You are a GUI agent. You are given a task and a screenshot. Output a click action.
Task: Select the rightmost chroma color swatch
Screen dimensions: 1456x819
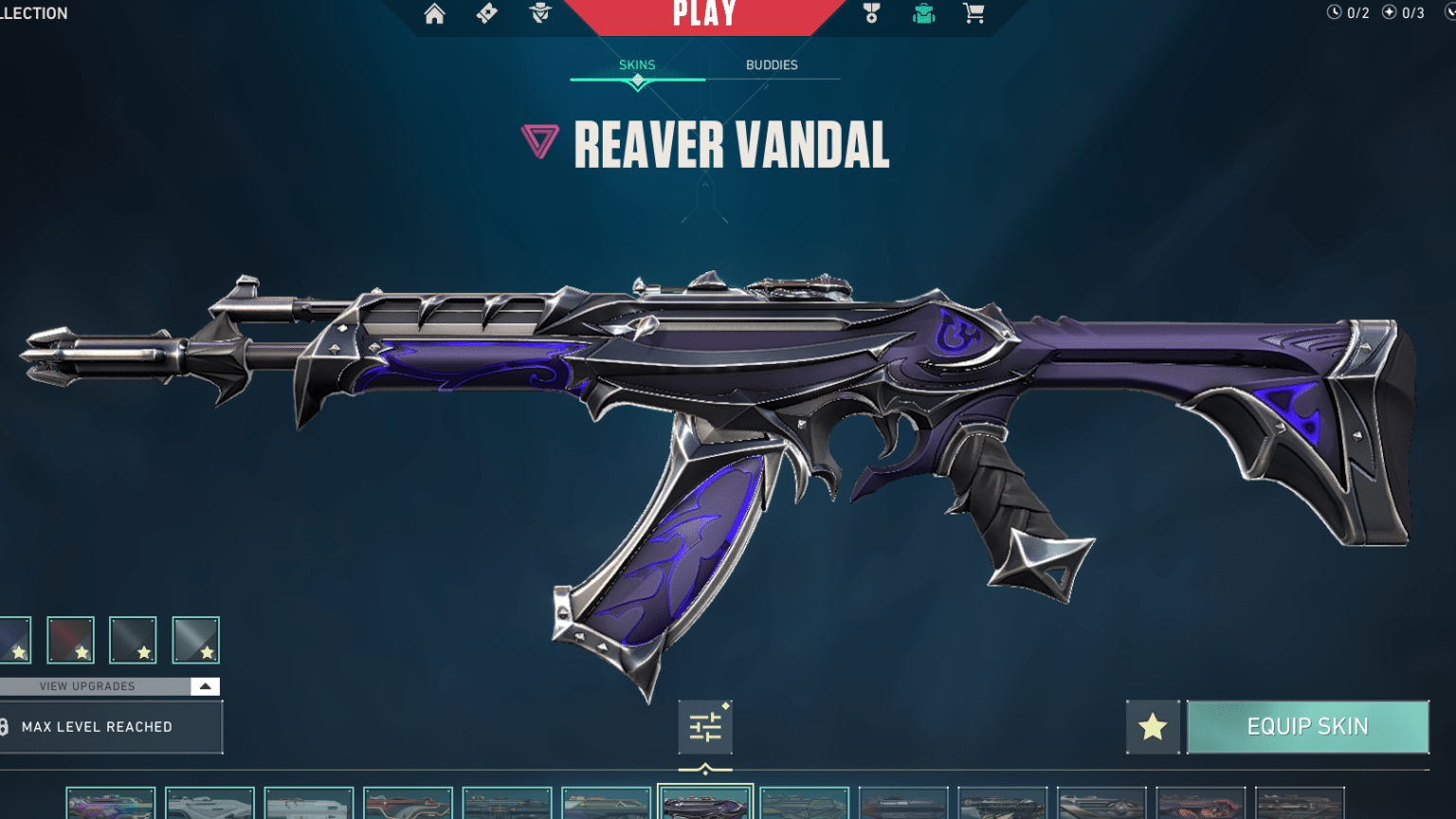pos(194,639)
